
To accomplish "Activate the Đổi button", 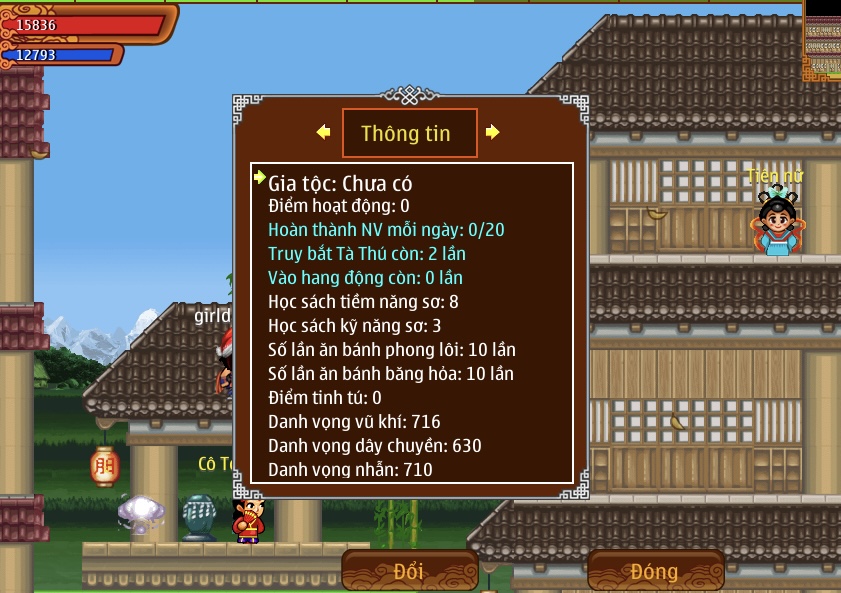I will (409, 571).
